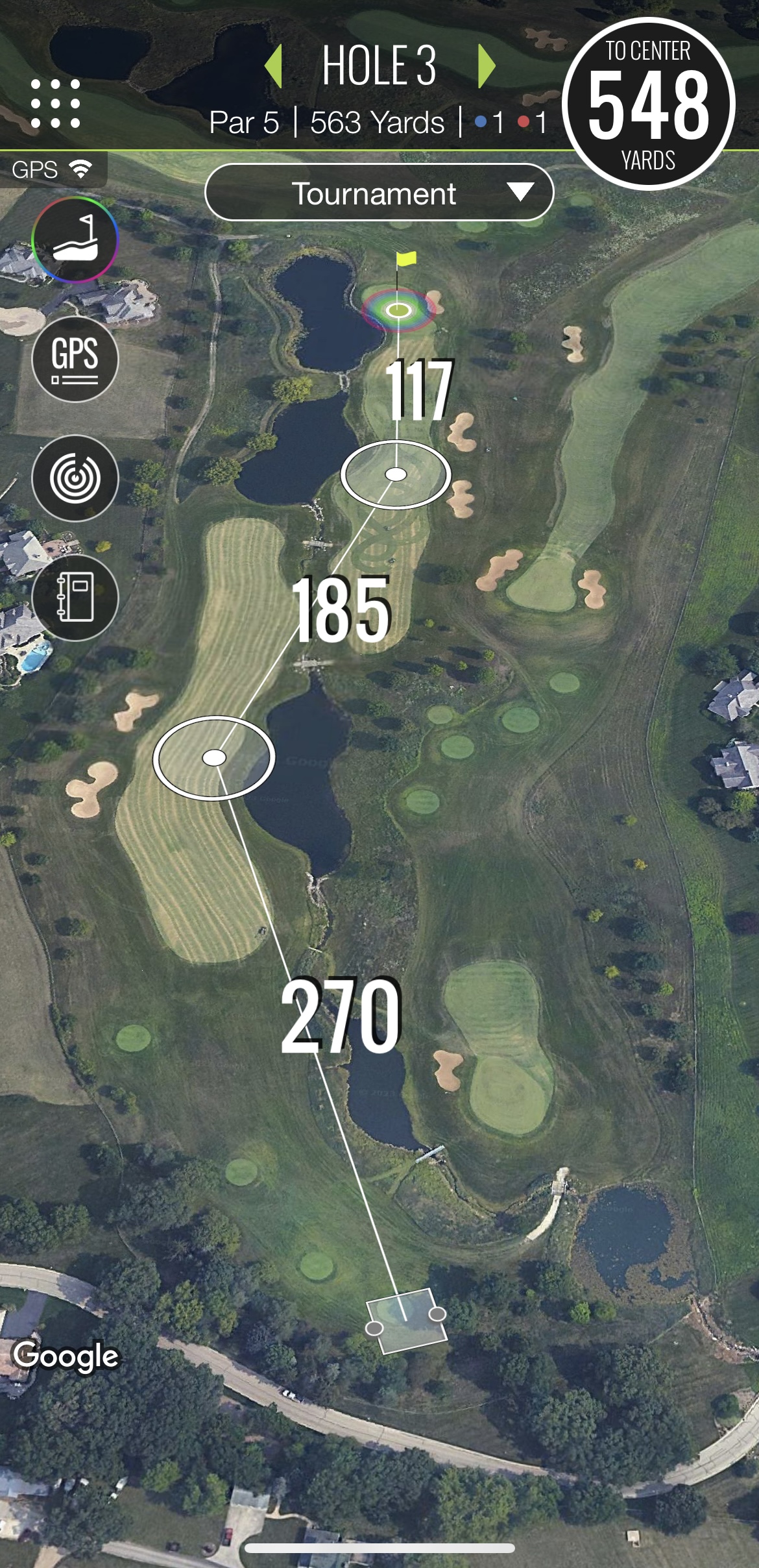This screenshot has height=1568, width=759.
Task: Open the Tournament dropdown
Action: [379, 193]
